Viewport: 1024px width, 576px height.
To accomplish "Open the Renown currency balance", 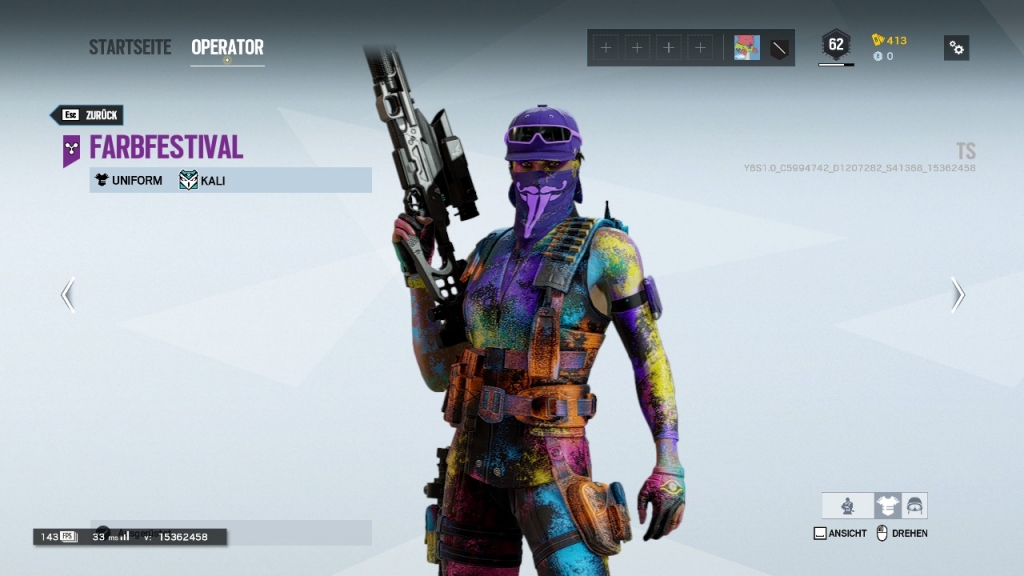I will tap(889, 40).
